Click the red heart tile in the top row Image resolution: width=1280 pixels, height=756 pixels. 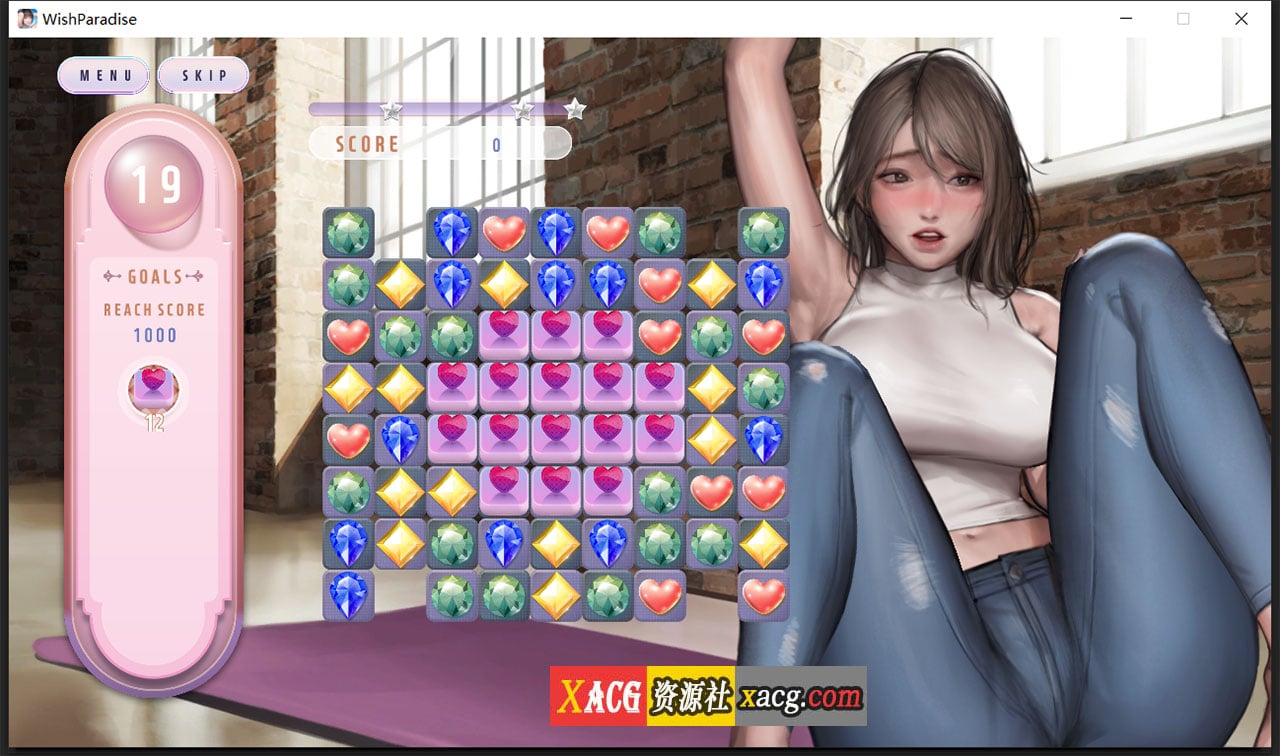(x=503, y=232)
